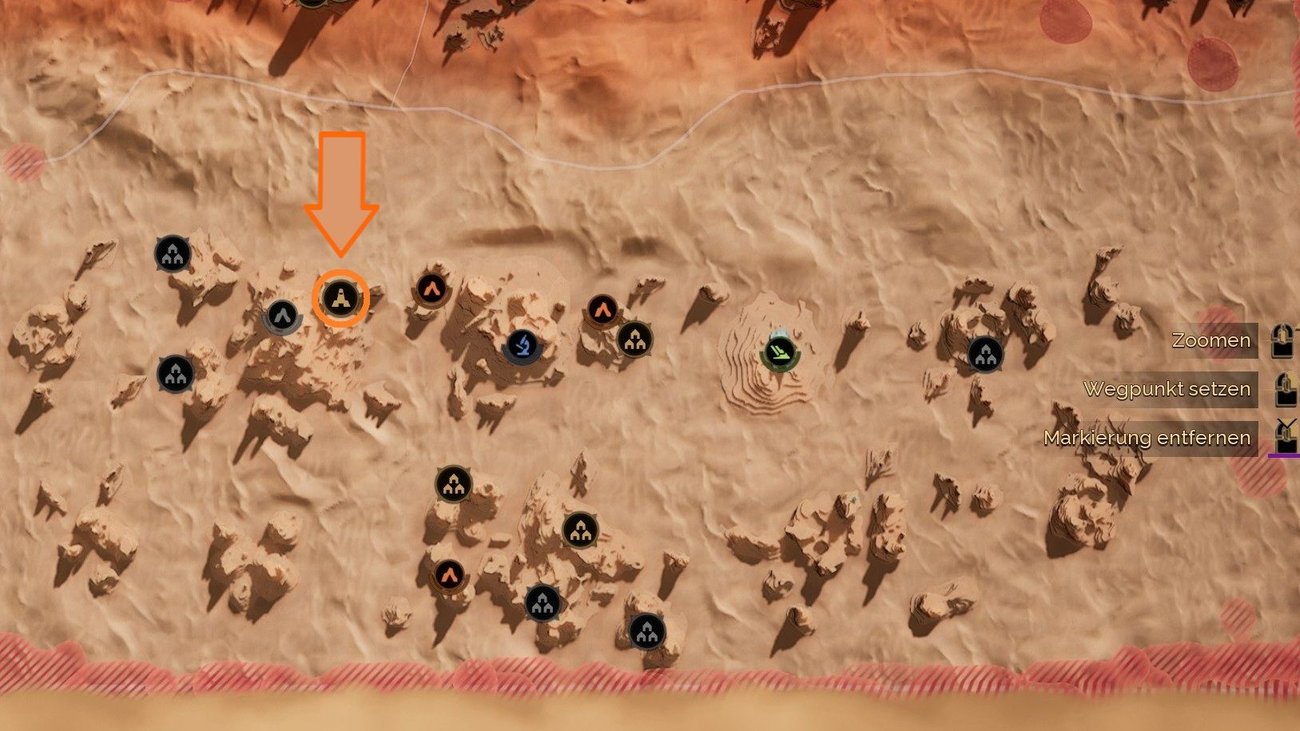This screenshot has width=1300, height=731.
Task: Click the purple progress bar under Markierung entfernen
Action: click(x=1285, y=457)
